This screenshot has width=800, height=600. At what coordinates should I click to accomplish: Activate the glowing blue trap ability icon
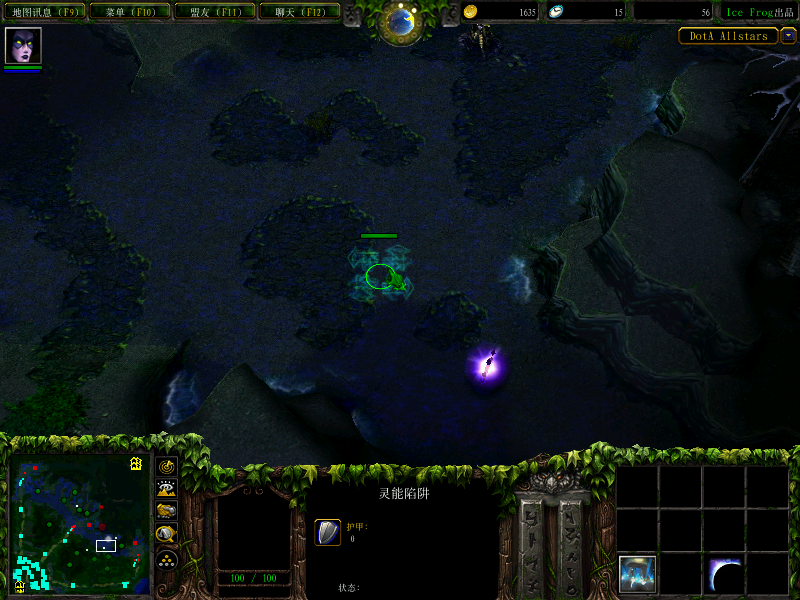point(637,574)
